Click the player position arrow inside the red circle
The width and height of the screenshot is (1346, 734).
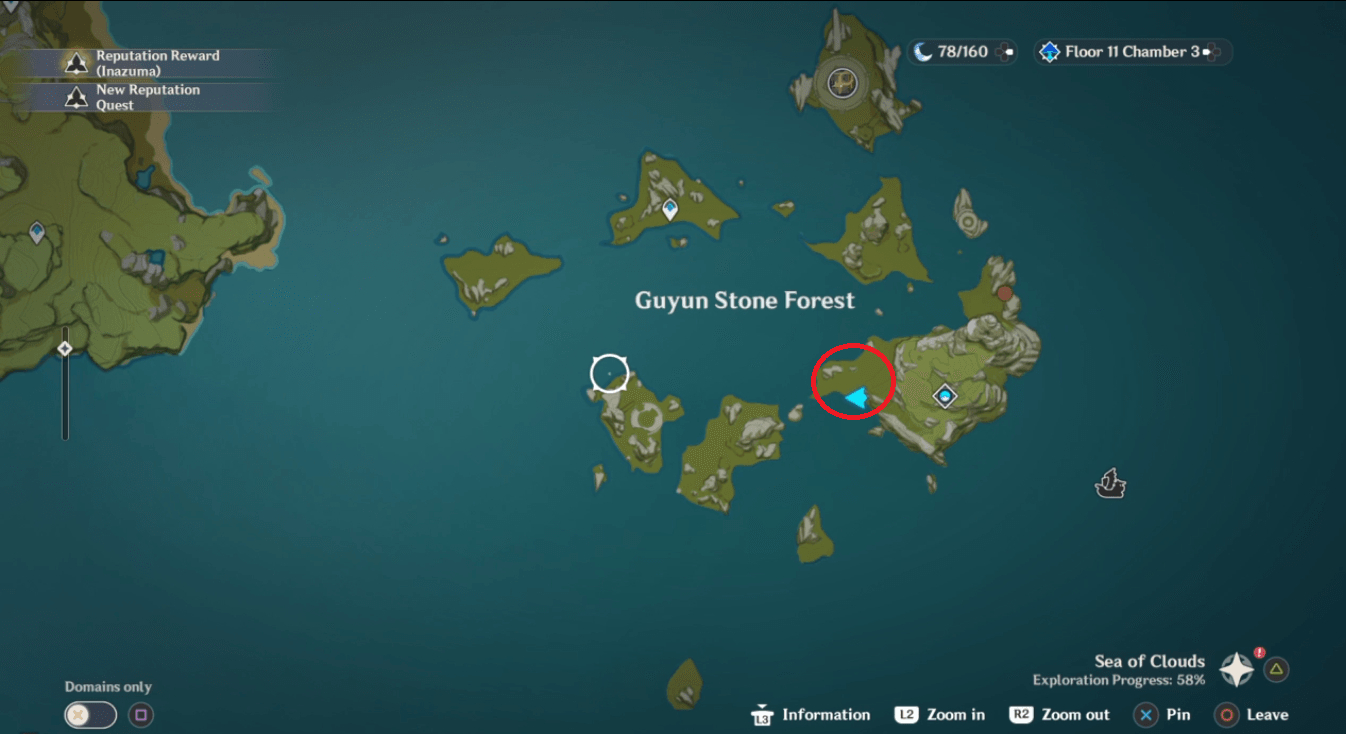pos(854,396)
